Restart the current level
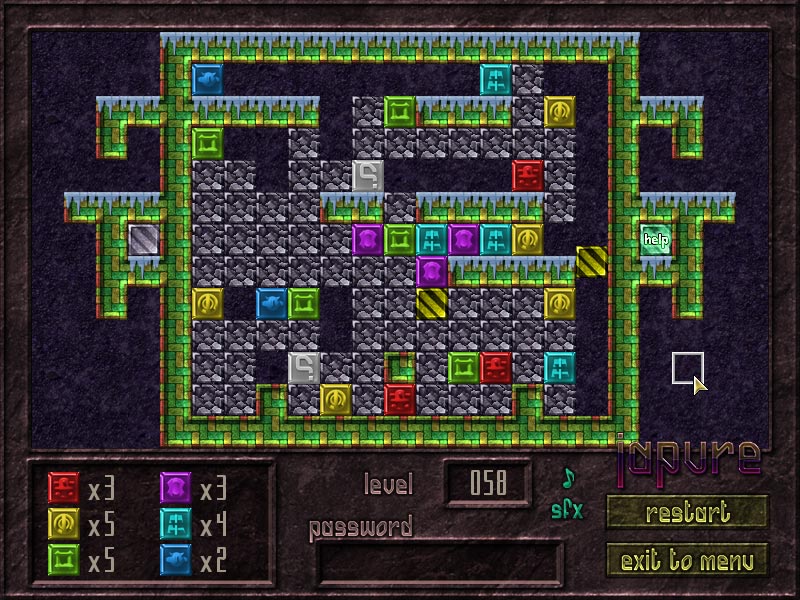Image resolution: width=800 pixels, height=600 pixels. point(687,513)
